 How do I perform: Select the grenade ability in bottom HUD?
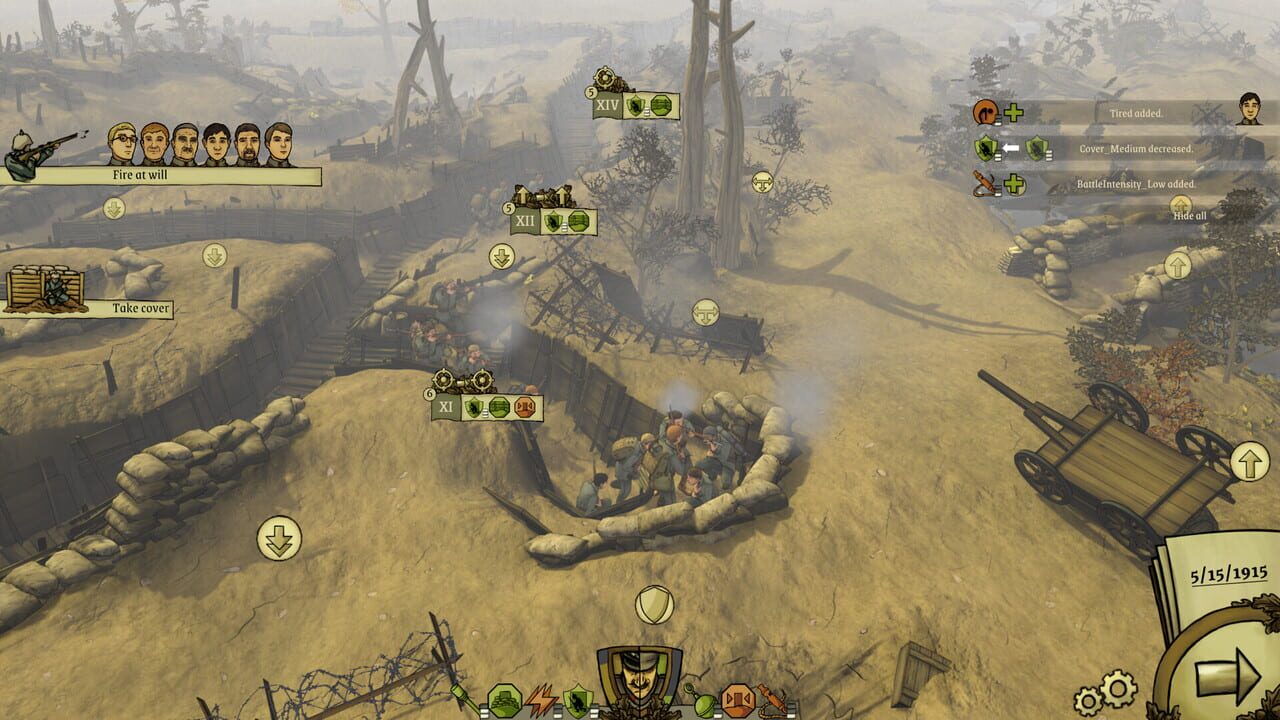click(703, 700)
